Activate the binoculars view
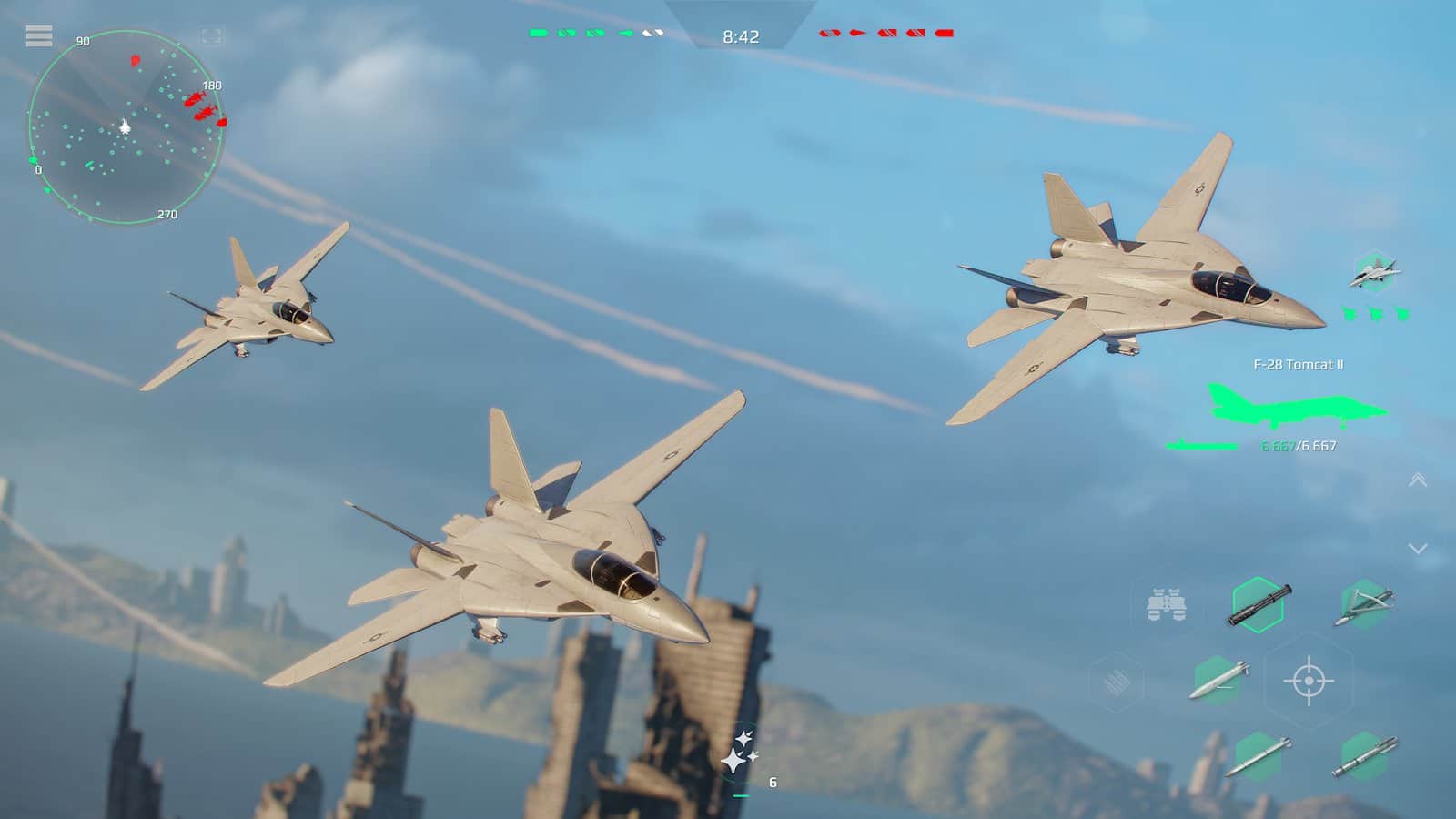 [1166, 605]
